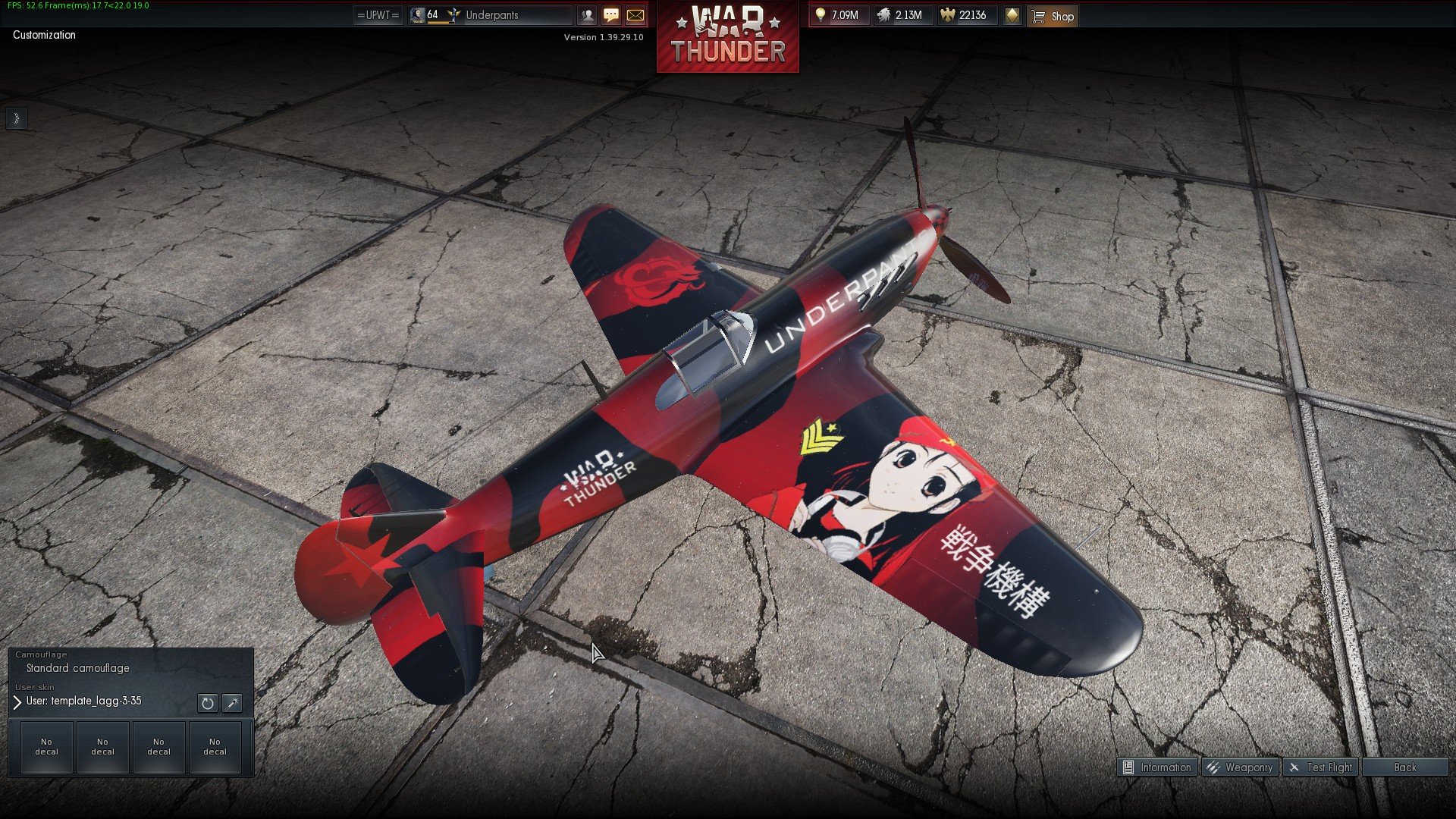Open the Weaponry screen
This screenshot has height=819, width=1456.
click(1241, 767)
